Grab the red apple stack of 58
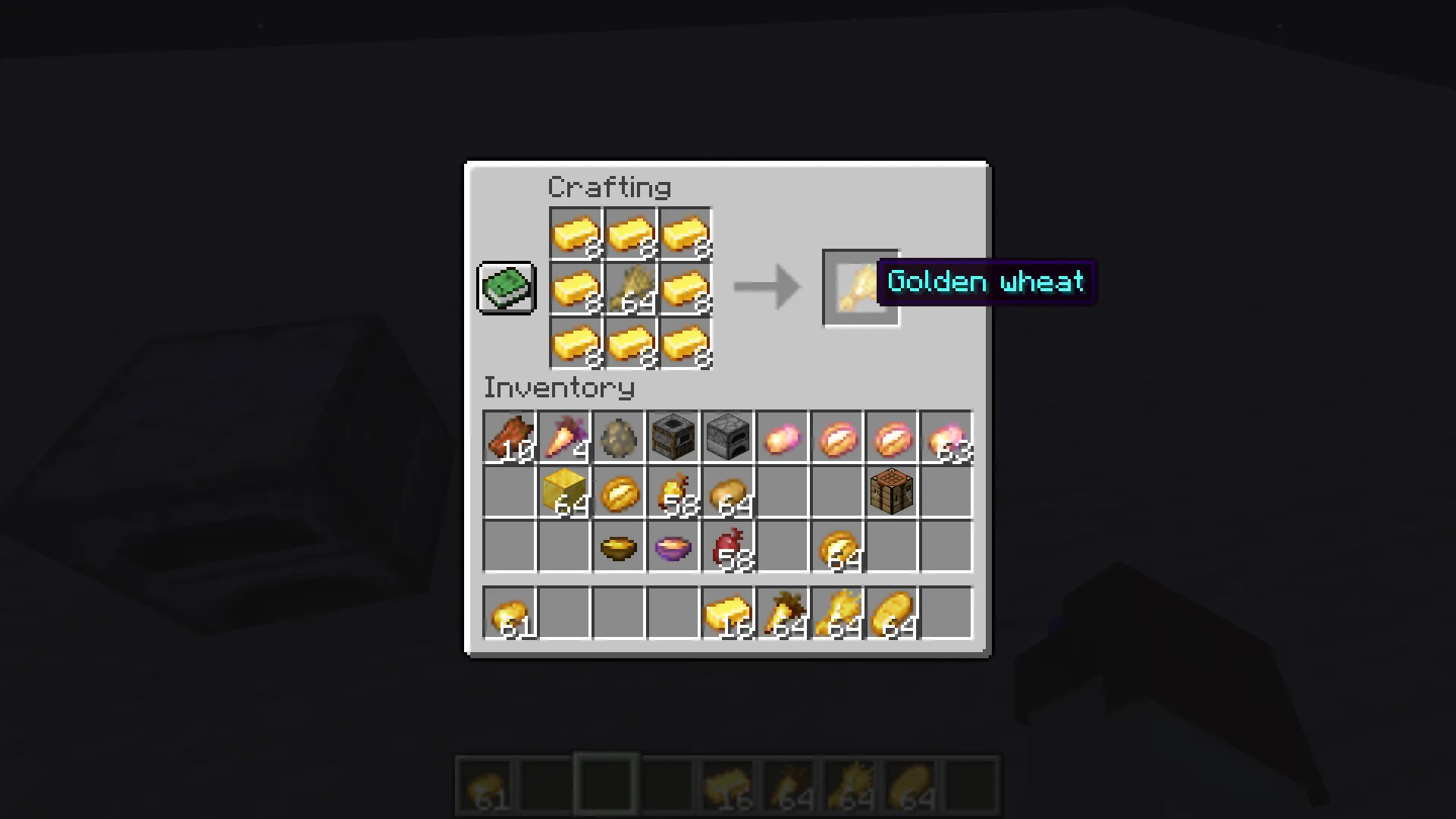 [x=728, y=548]
